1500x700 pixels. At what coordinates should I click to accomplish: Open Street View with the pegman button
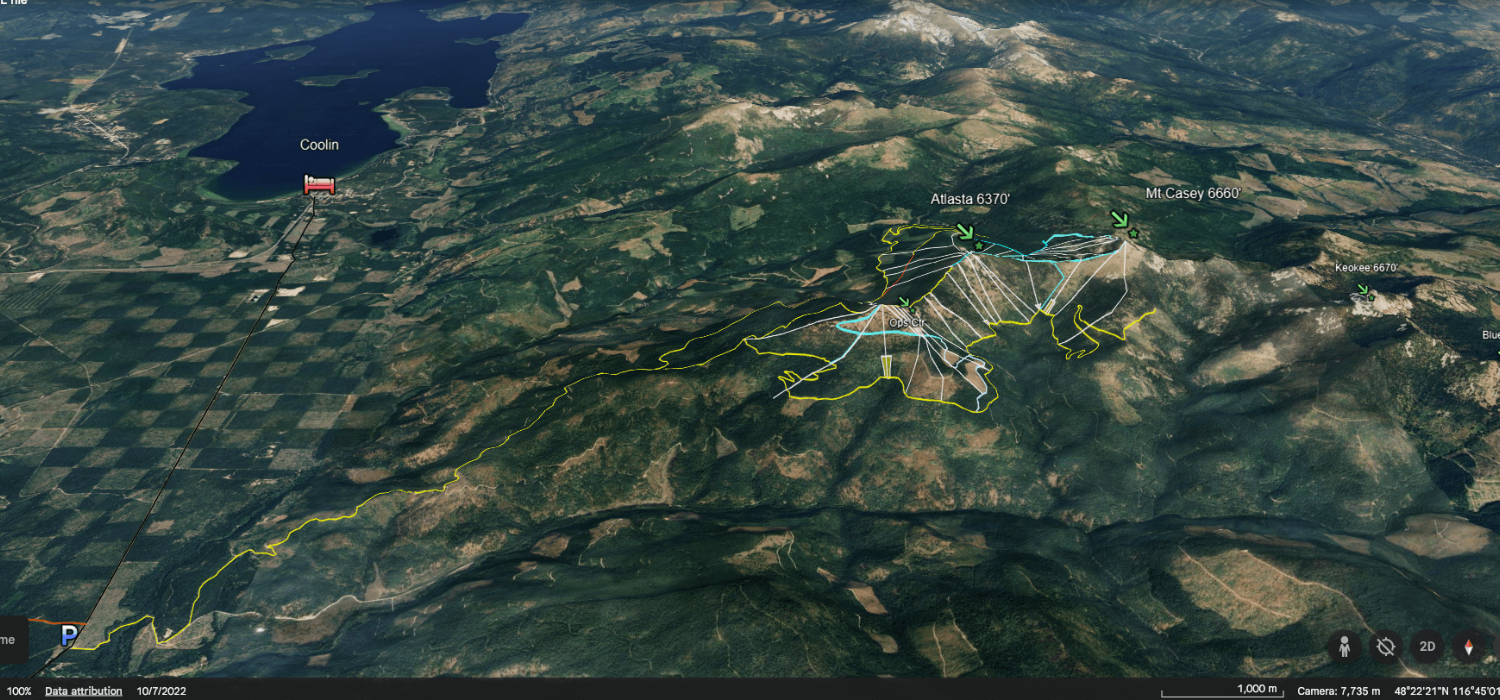coord(1344,646)
